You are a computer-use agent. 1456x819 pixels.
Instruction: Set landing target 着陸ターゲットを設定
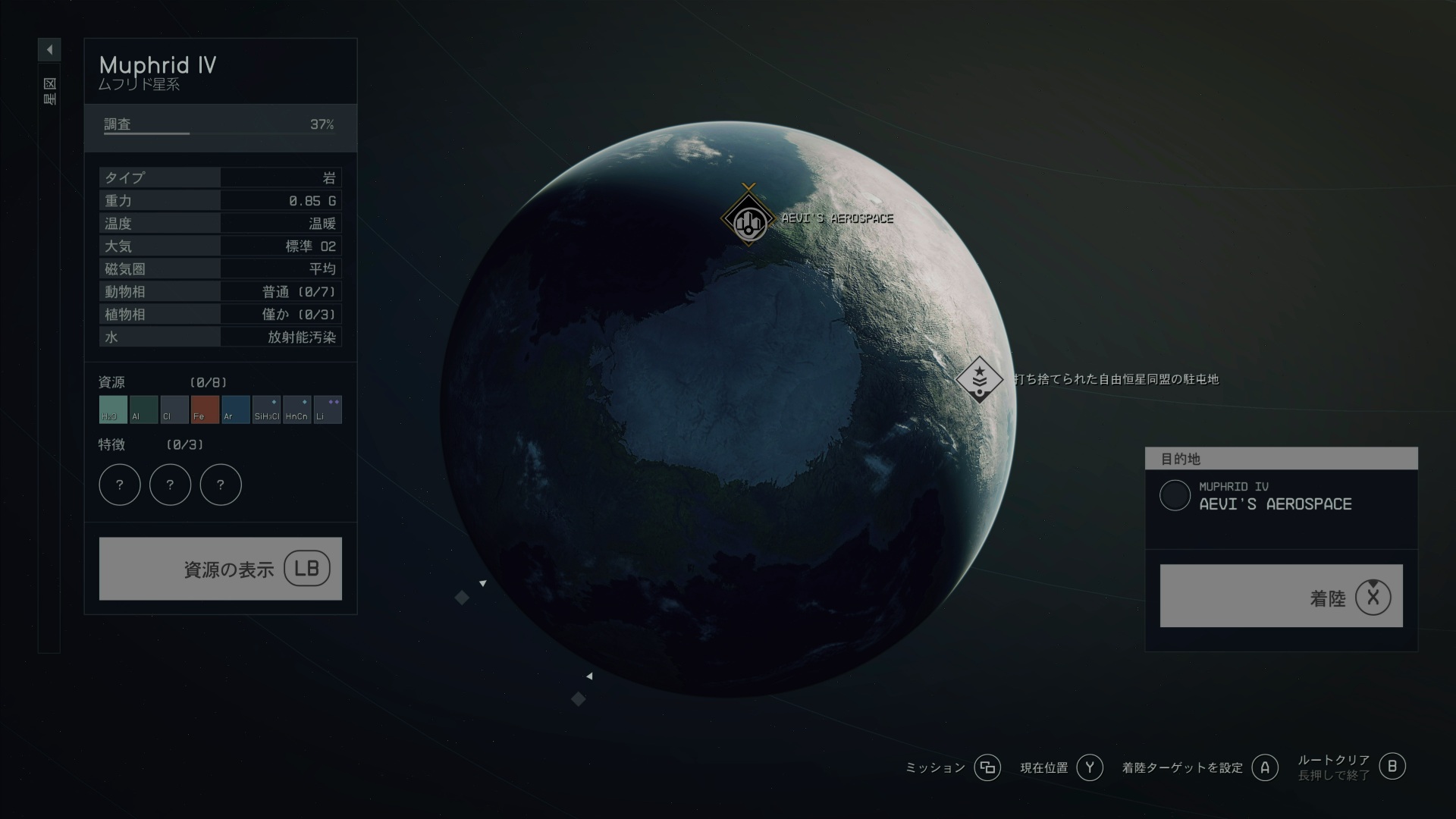coord(1264,767)
